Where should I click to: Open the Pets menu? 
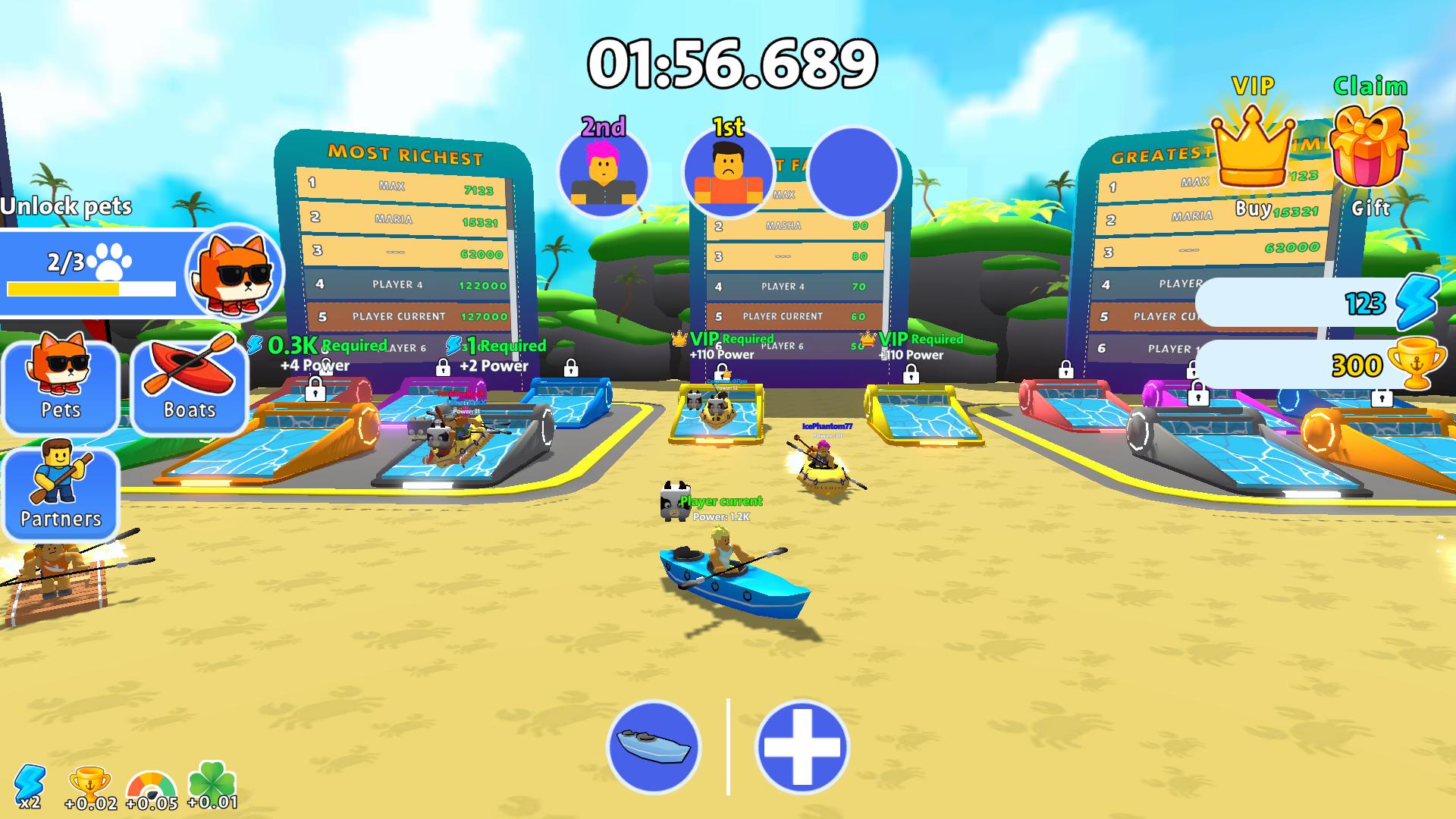61,388
